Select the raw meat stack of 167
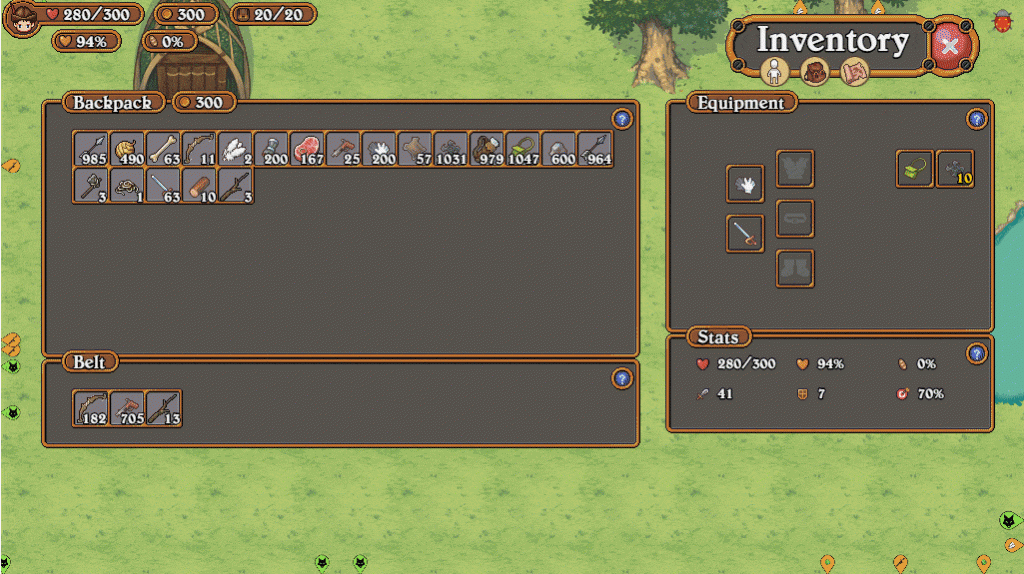 pos(307,149)
